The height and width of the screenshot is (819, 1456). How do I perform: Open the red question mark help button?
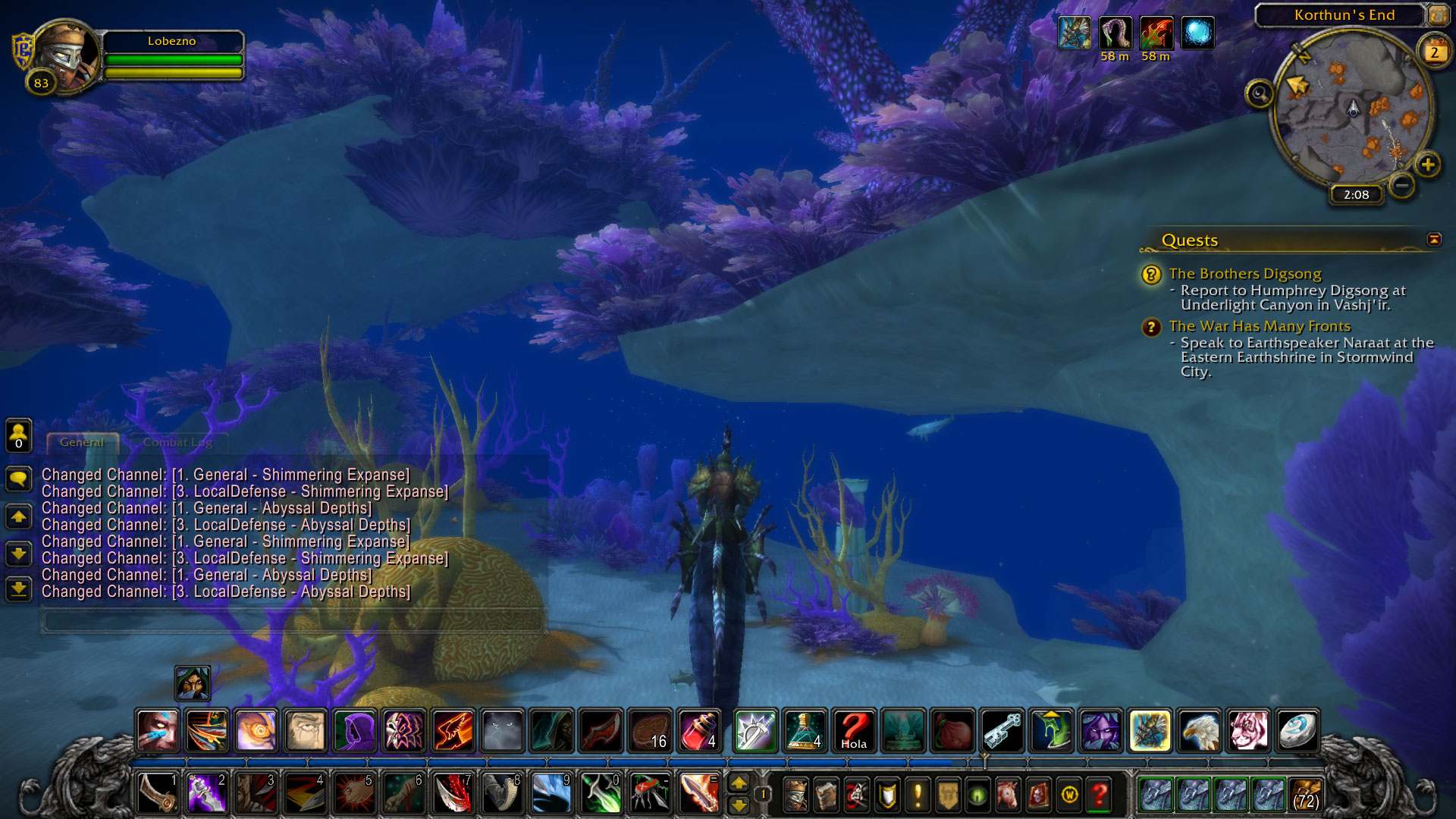click(x=1099, y=795)
